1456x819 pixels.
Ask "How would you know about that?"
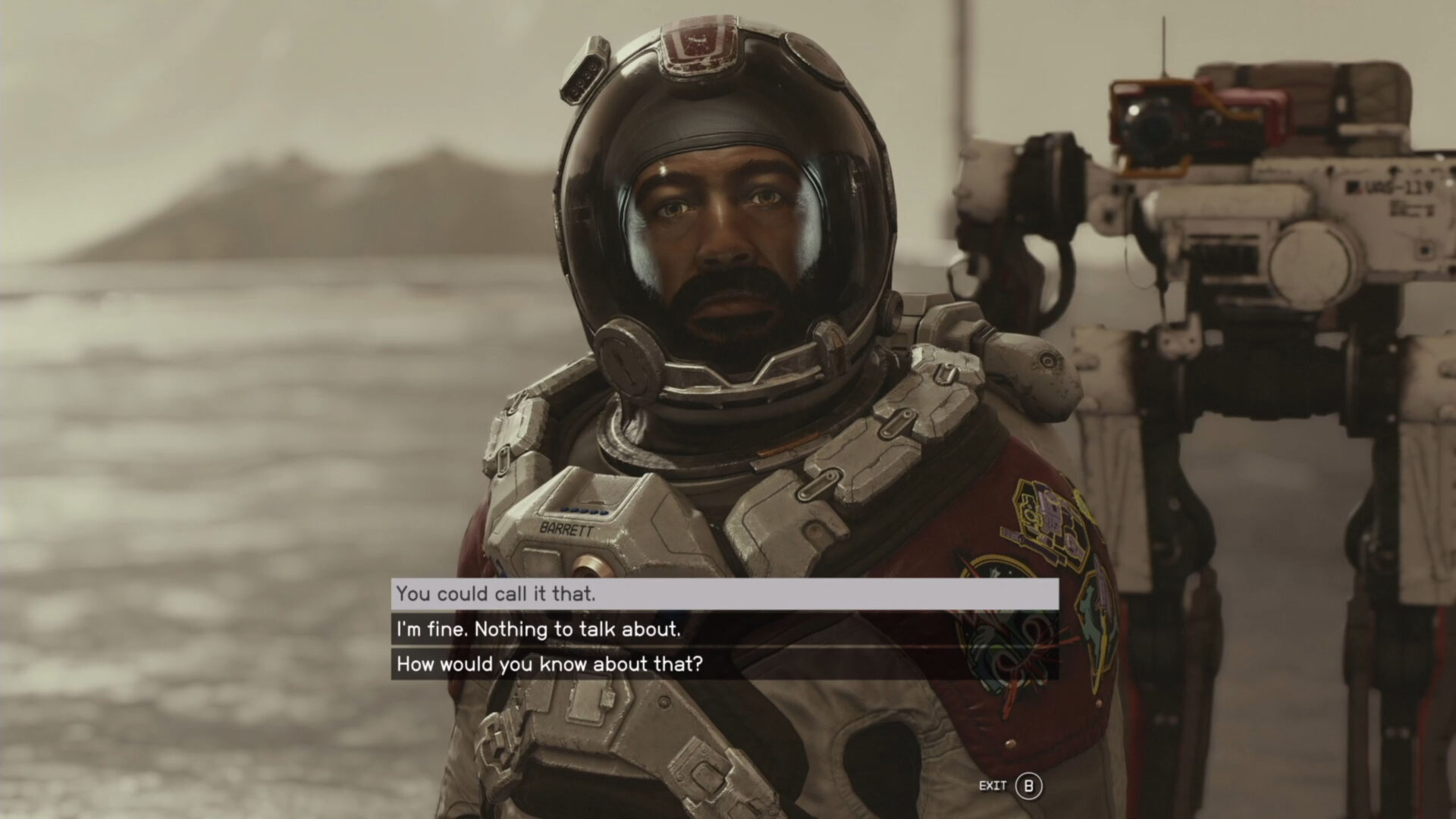(x=724, y=664)
